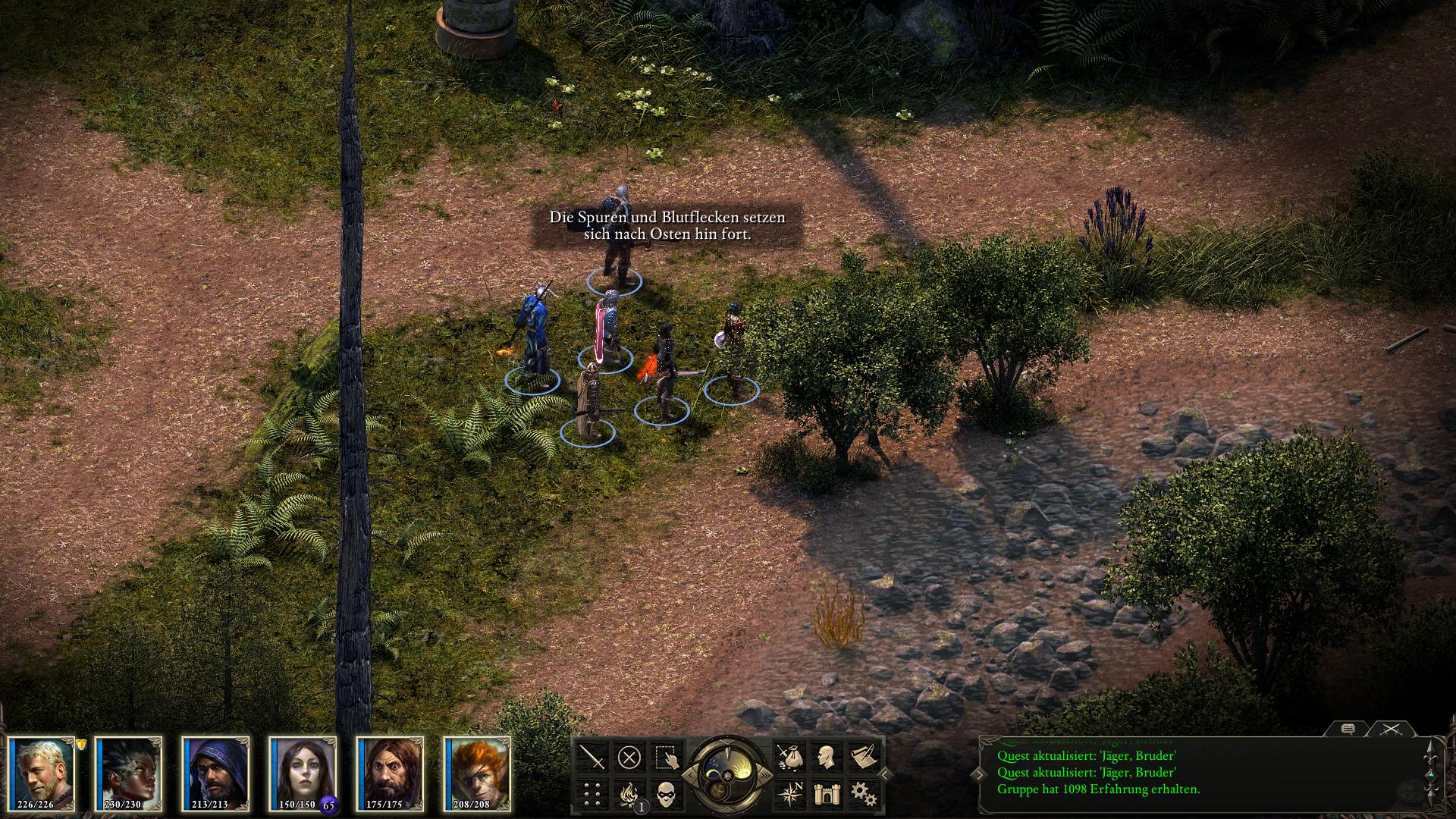Switch to the dialogue log tab
Viewport: 1456px width, 819px height.
point(1348,730)
